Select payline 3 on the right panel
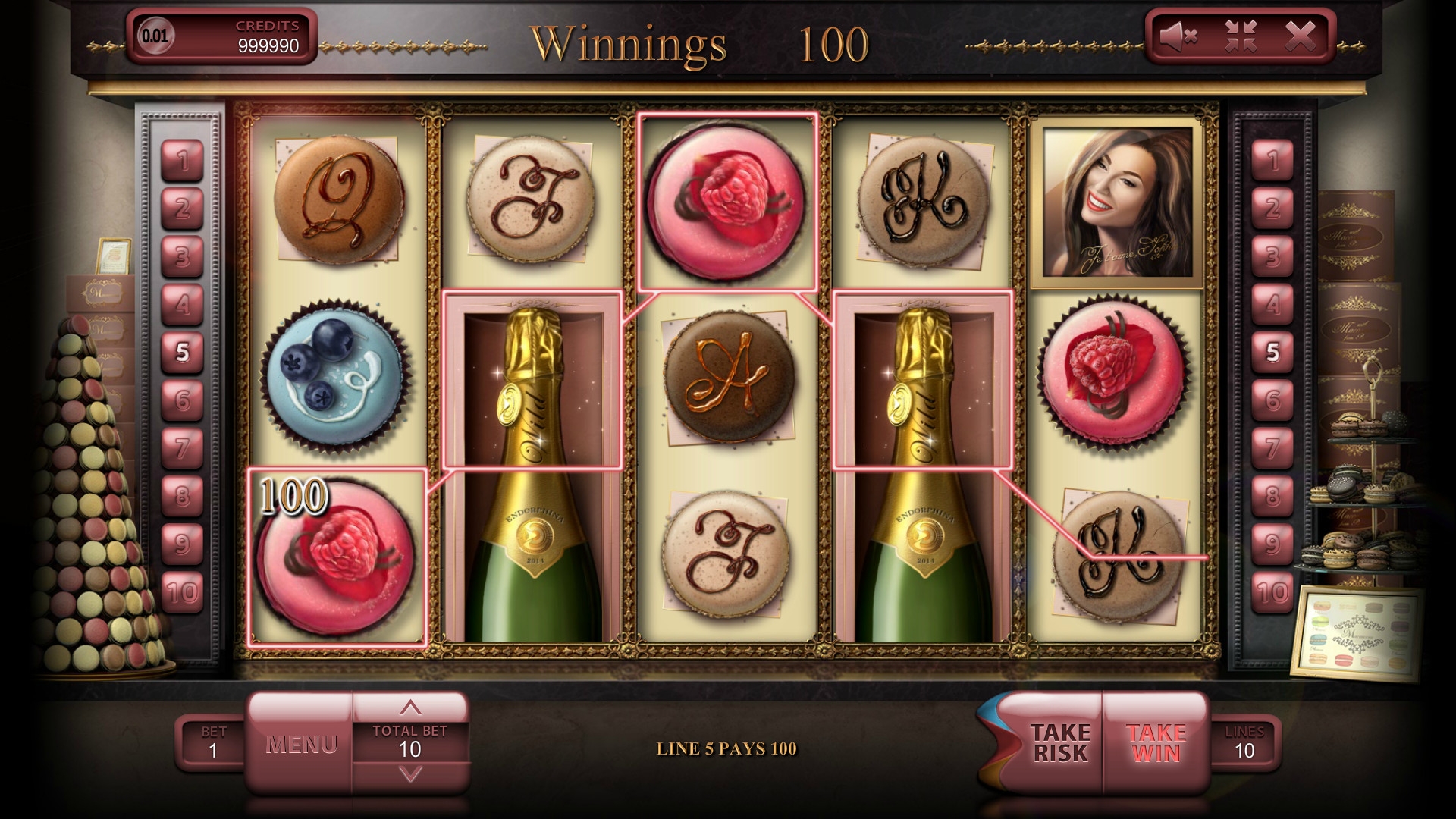The width and height of the screenshot is (1456, 819). 1272,256
